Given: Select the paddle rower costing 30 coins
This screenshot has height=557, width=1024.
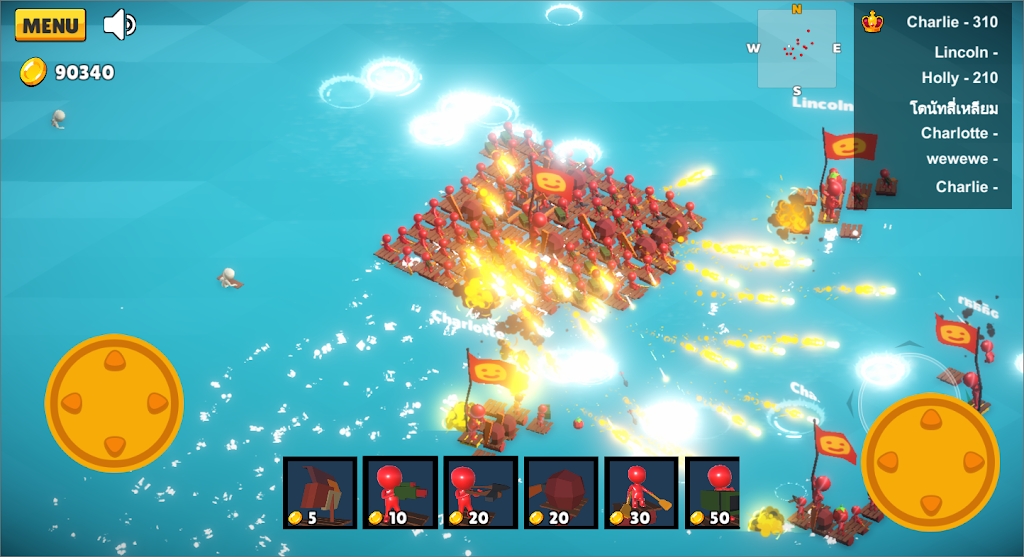Looking at the screenshot, I should pyautogui.click(x=641, y=492).
